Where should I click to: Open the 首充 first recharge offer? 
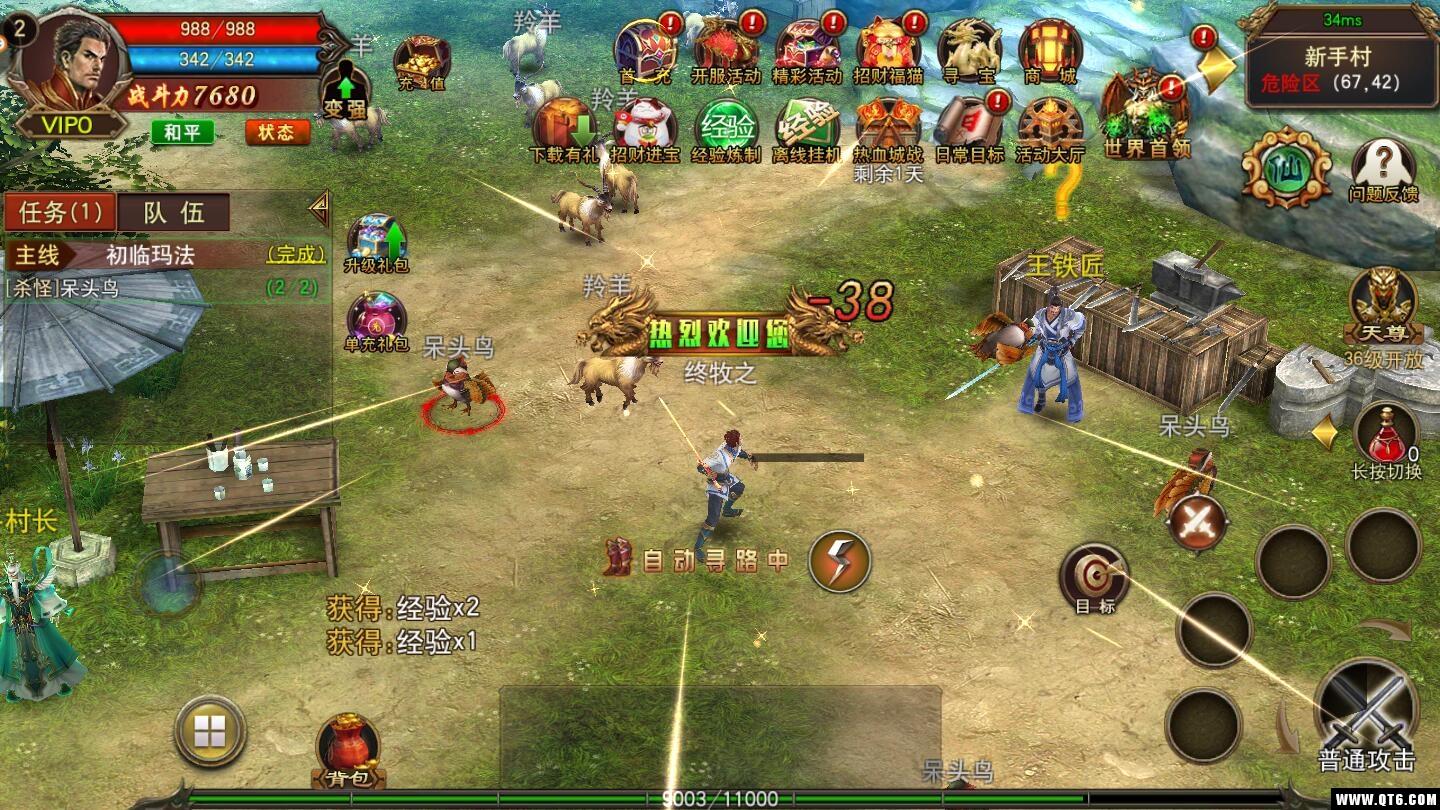click(645, 51)
